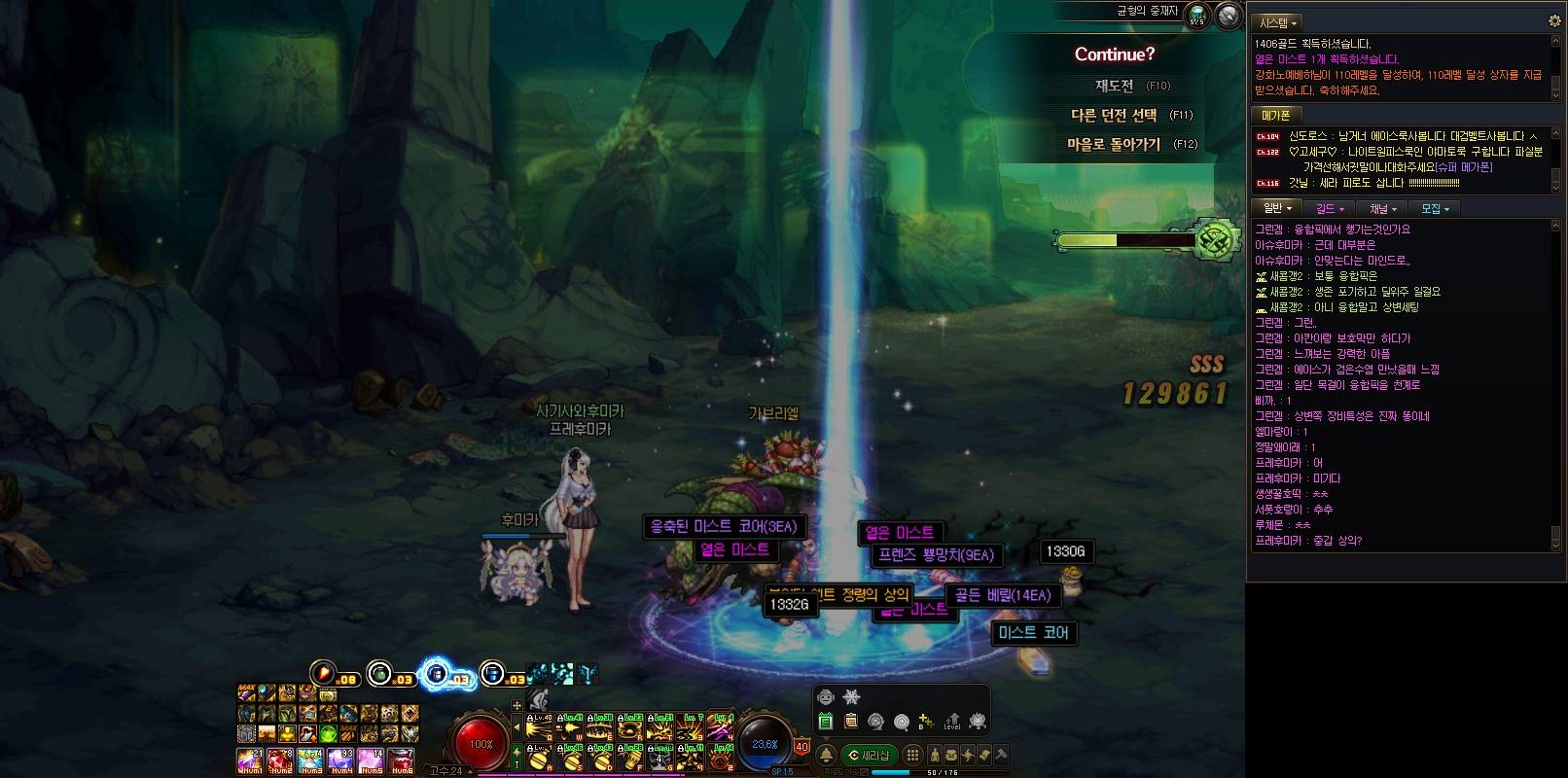Open the Level up arrow icon
The image size is (1568, 778).
[x=951, y=722]
